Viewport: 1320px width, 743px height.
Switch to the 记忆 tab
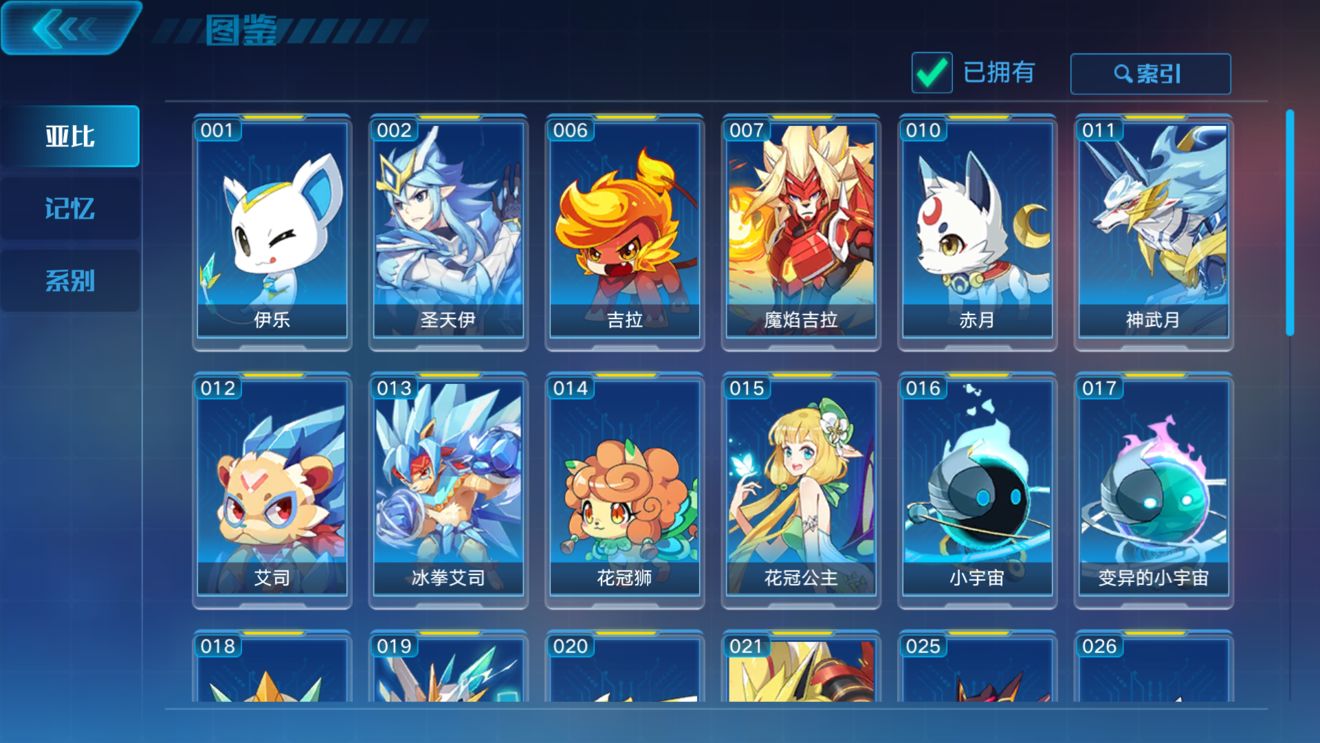[70, 208]
